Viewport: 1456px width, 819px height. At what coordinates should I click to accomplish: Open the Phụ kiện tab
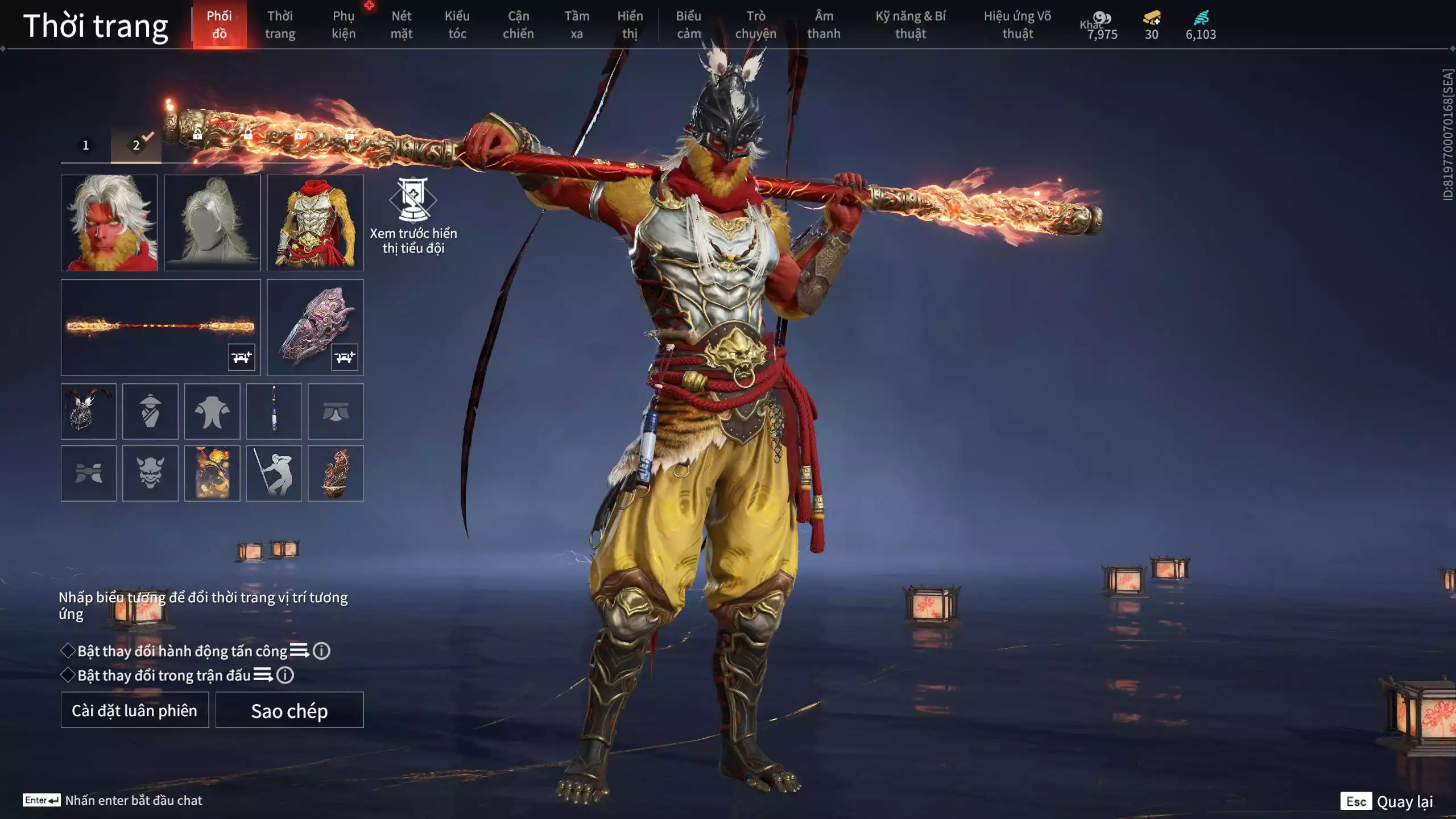(344, 24)
